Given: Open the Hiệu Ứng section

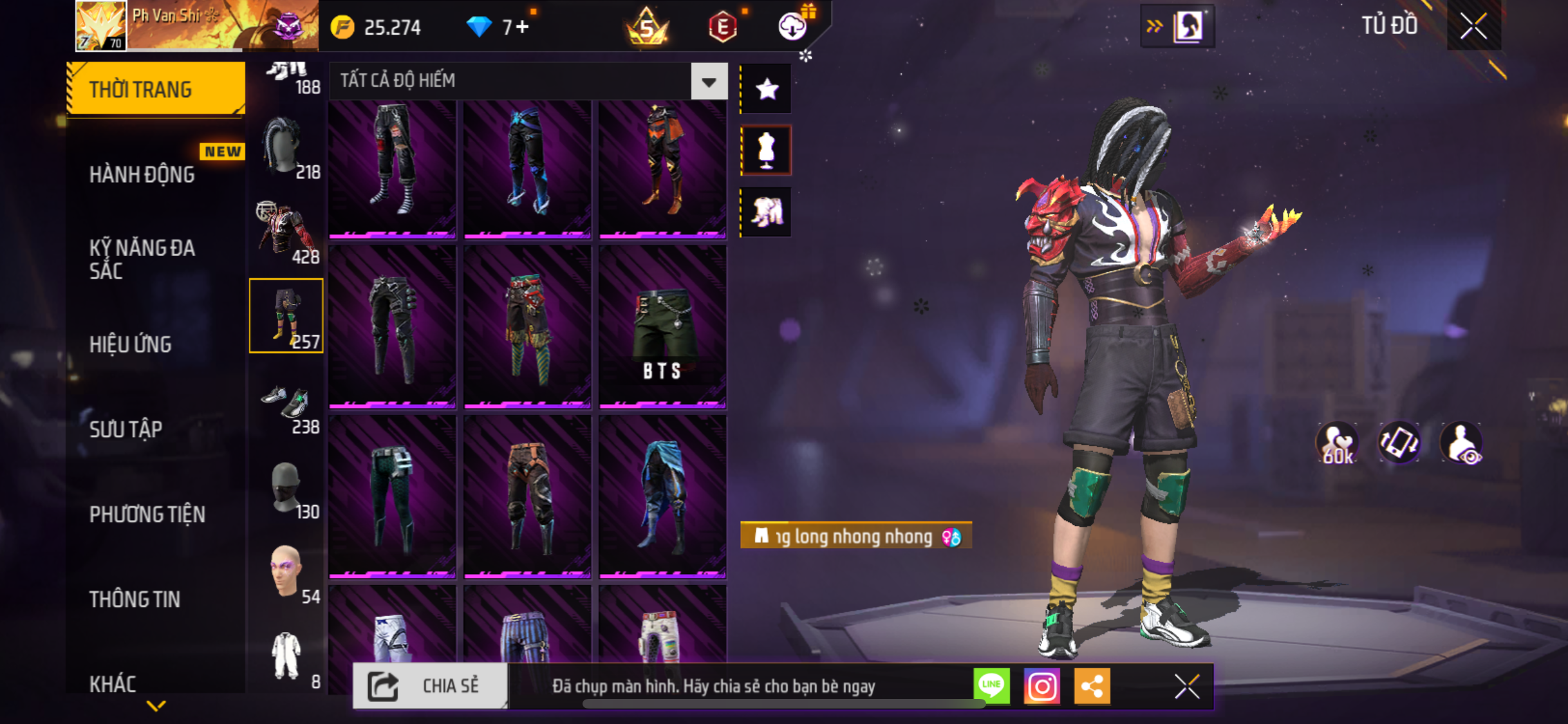Looking at the screenshot, I should click(131, 344).
